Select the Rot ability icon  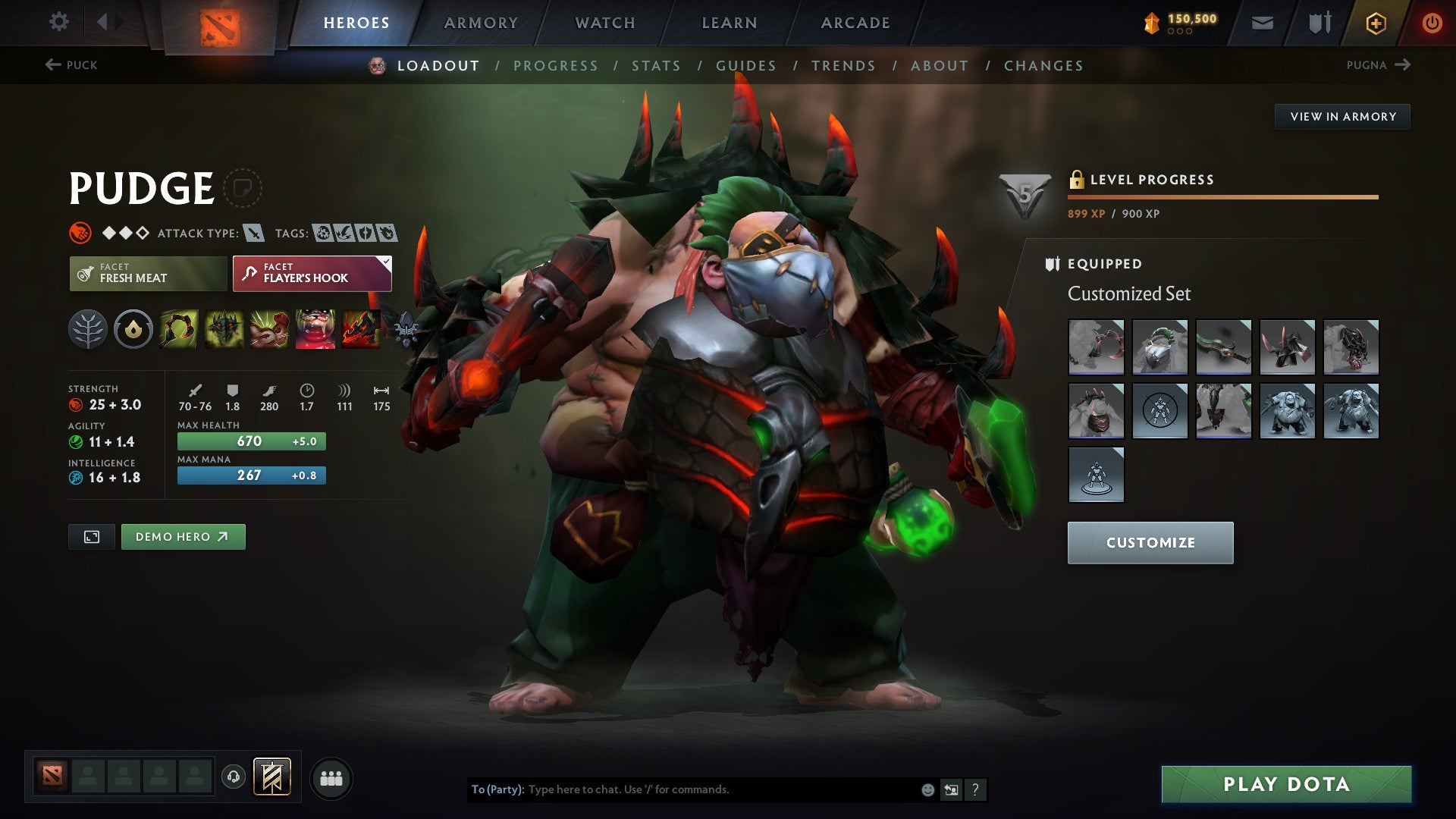pyautogui.click(x=222, y=328)
